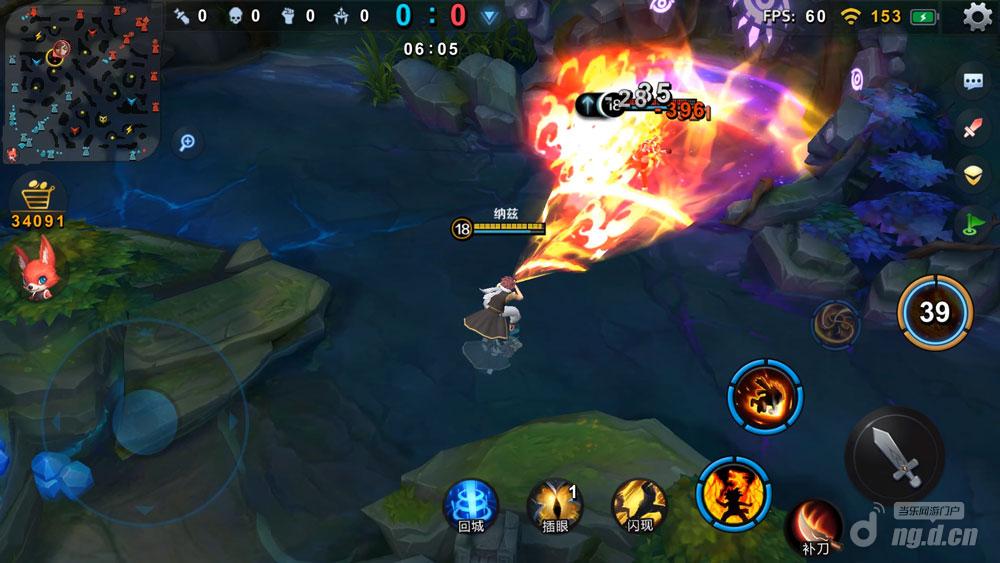
Task: Click the minimap
Action: 82,84
